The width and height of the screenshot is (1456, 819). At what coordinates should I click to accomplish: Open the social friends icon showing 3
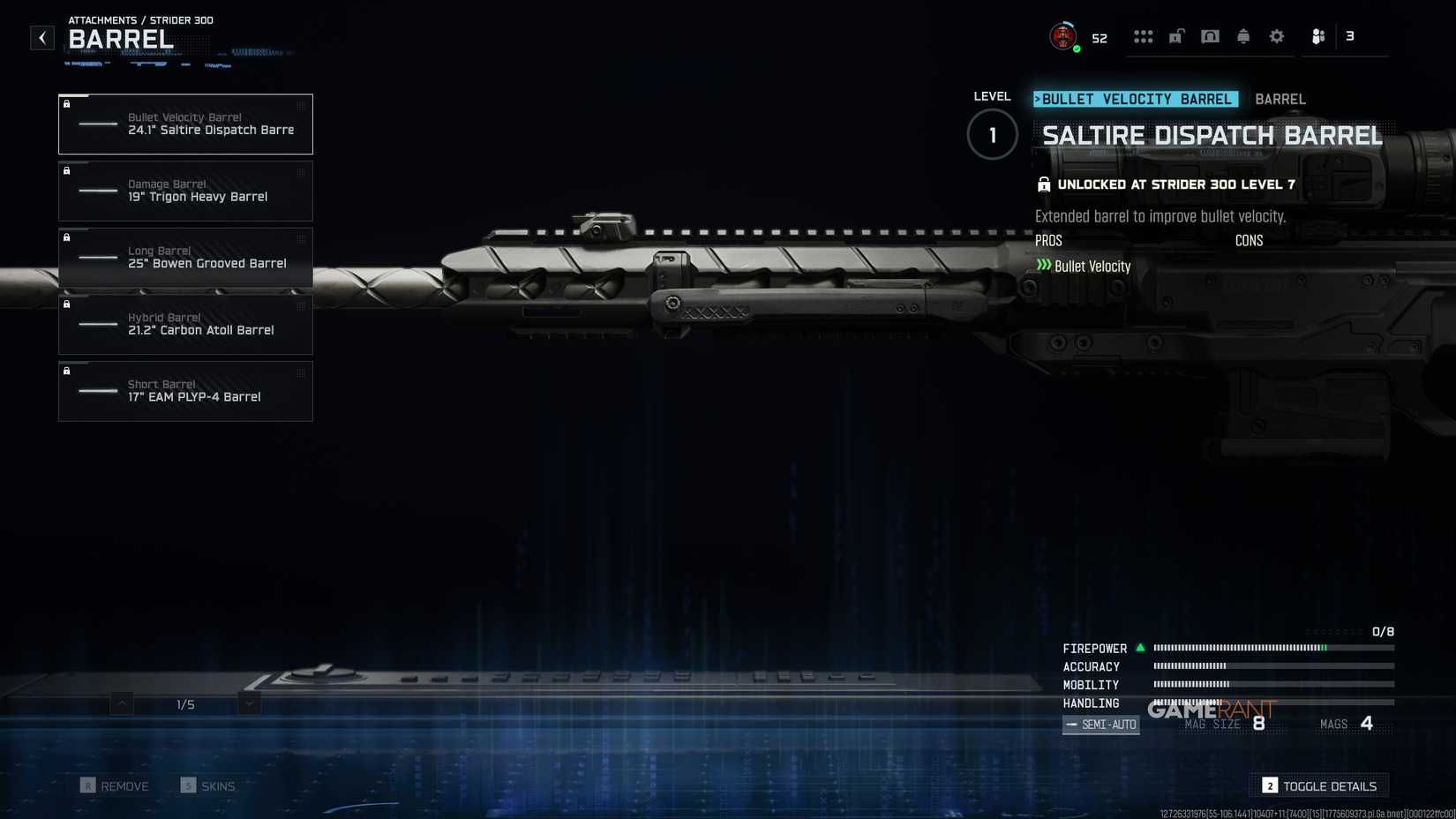tap(1318, 36)
